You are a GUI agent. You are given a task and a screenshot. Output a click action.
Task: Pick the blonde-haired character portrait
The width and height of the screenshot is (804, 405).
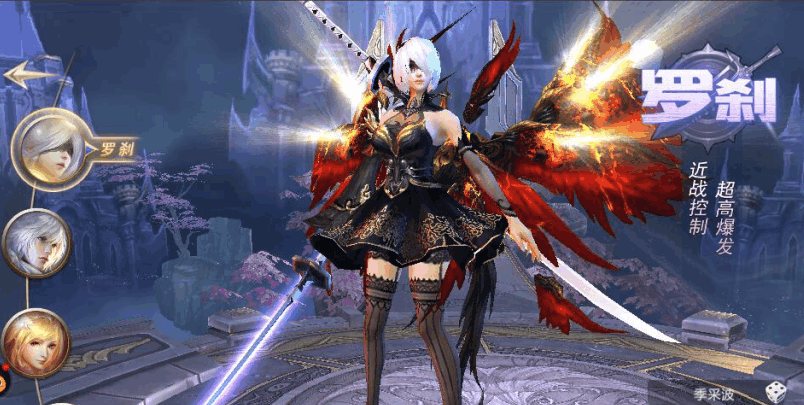pos(34,343)
